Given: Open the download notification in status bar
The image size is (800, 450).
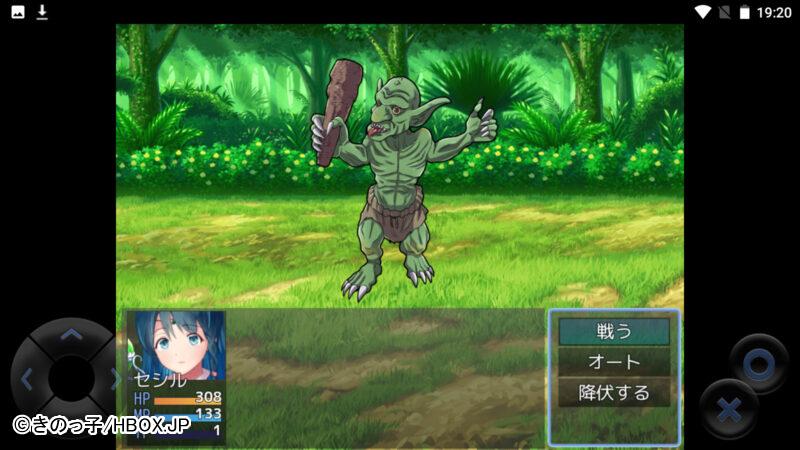Looking at the screenshot, I should coord(42,12).
